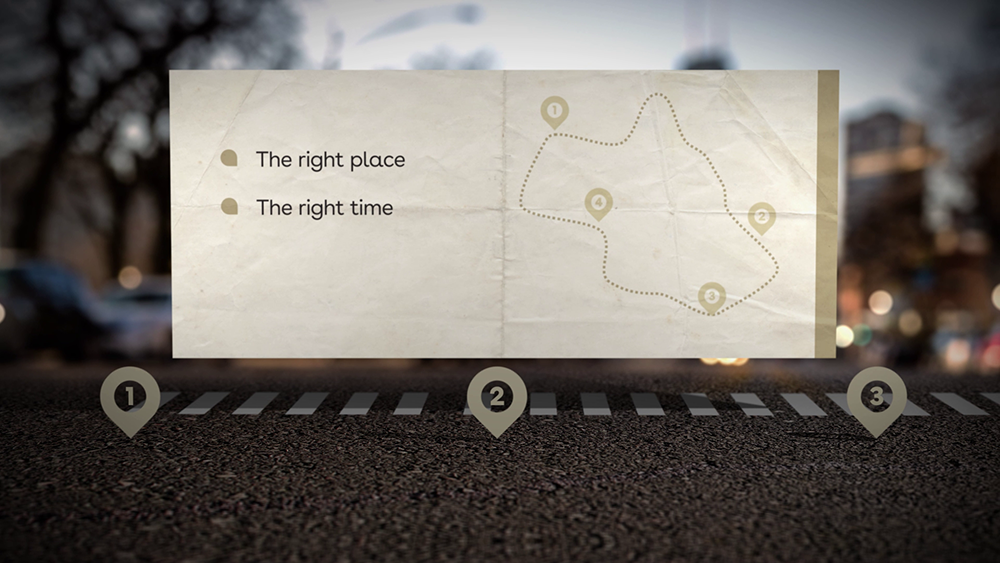Select the large road marker numbered 2
Viewport: 1000px width, 563px height.
pos(497,397)
